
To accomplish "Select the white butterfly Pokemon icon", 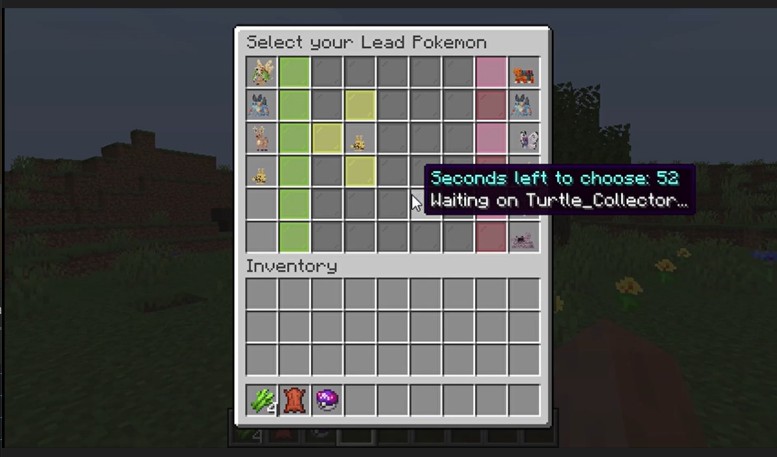I will pyautogui.click(x=523, y=139).
